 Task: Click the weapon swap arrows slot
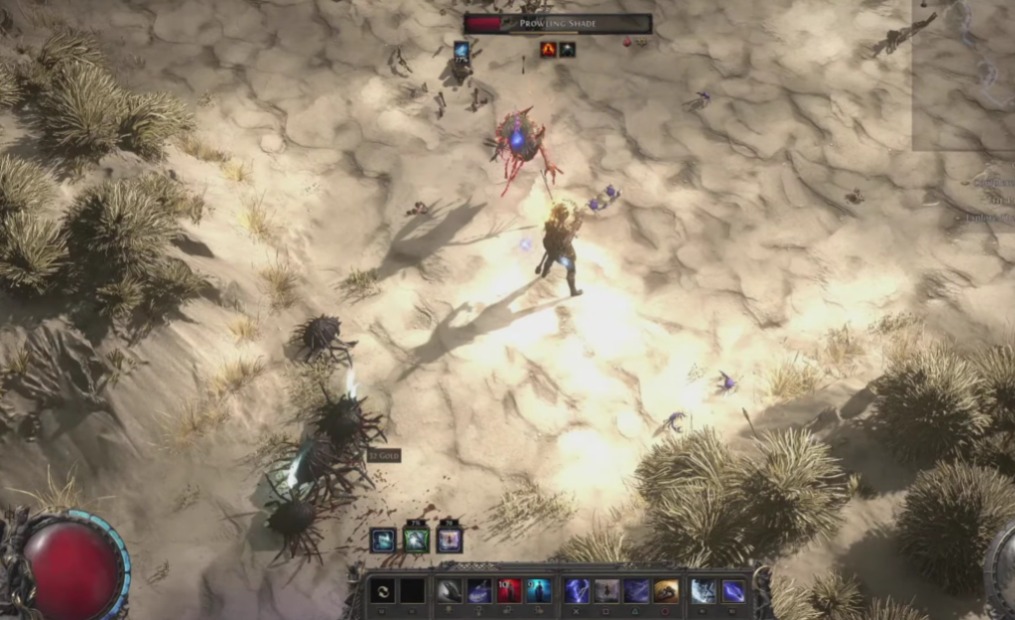pyautogui.click(x=382, y=591)
